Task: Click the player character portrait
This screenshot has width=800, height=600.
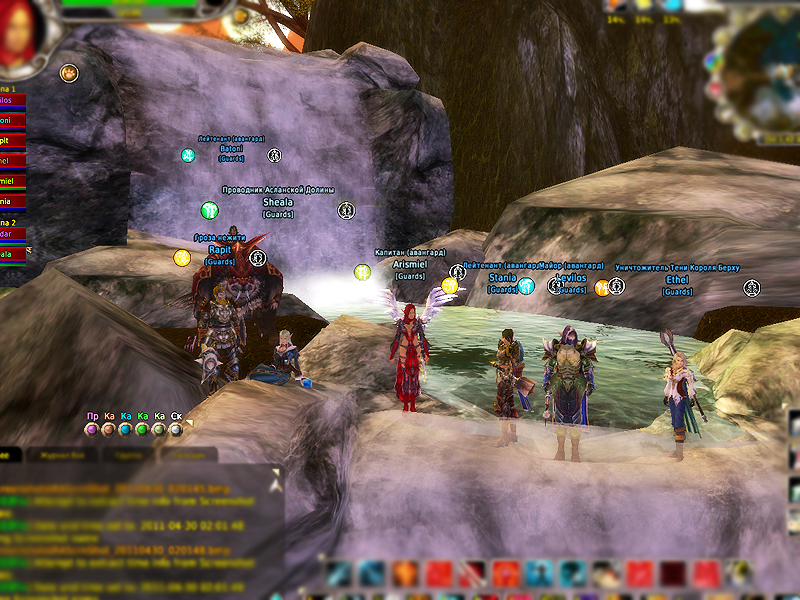Action: coord(20,35)
